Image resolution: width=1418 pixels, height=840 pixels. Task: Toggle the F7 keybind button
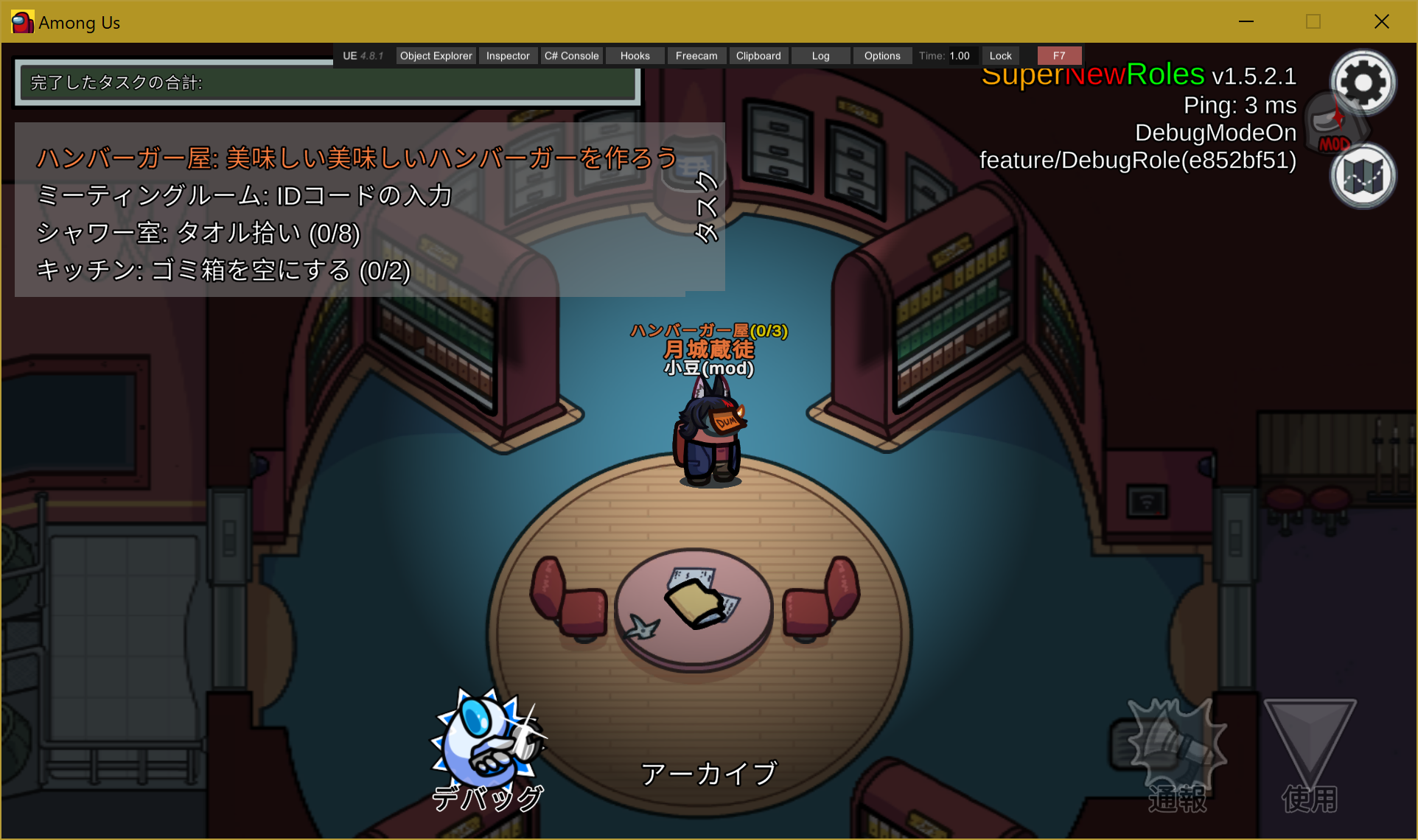[1059, 55]
